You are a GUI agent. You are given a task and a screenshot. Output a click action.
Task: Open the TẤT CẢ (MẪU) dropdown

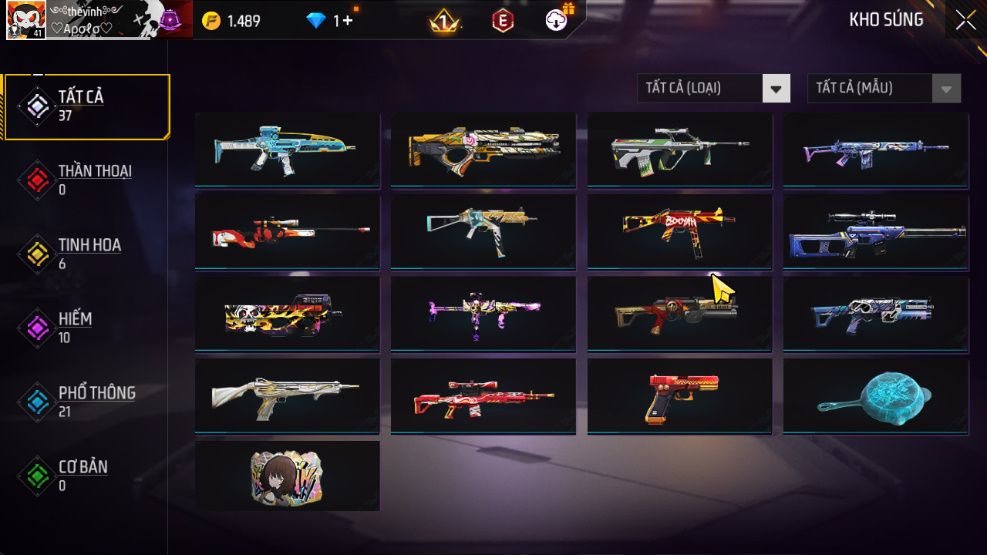883,88
